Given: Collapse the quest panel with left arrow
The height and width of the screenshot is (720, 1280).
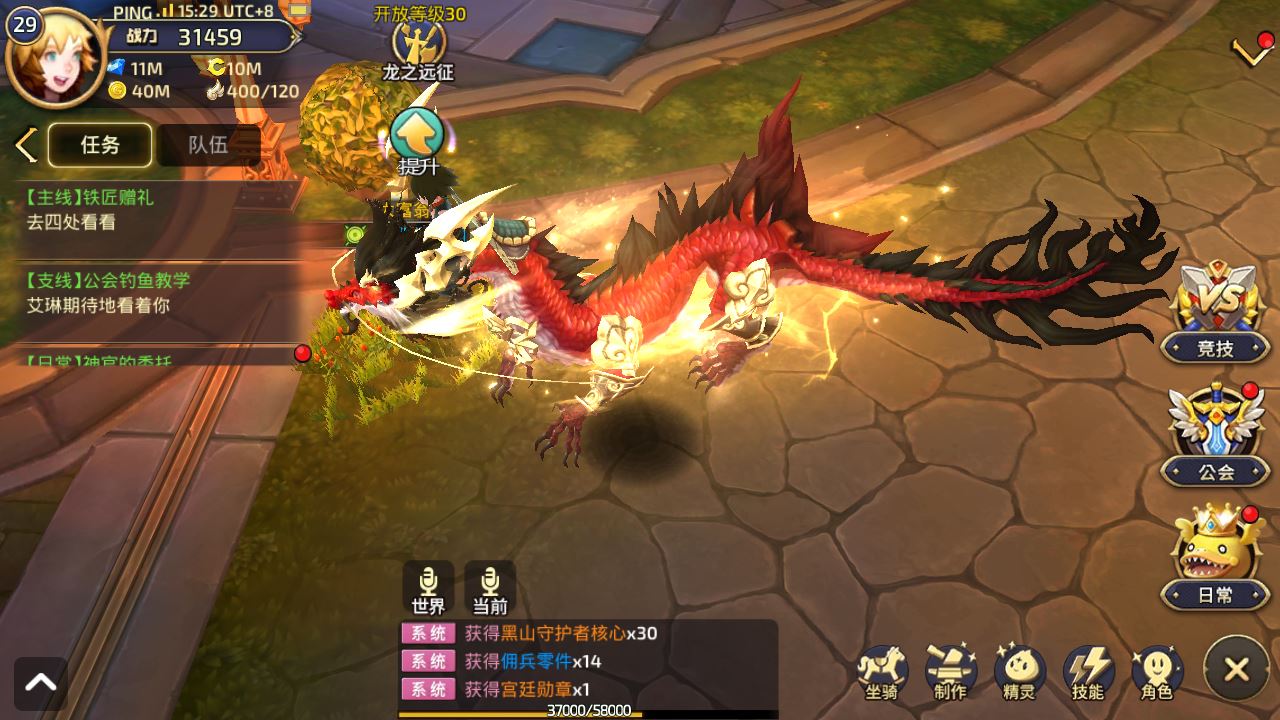Looking at the screenshot, I should point(26,145).
